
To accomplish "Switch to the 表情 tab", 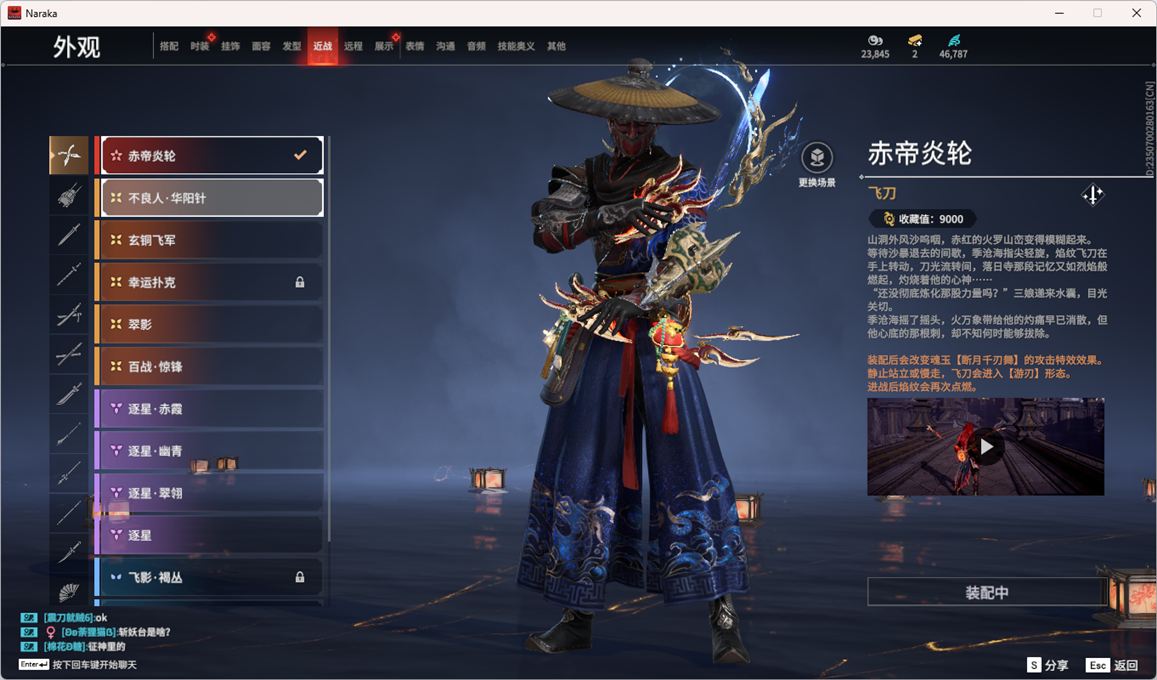I will [x=415, y=46].
